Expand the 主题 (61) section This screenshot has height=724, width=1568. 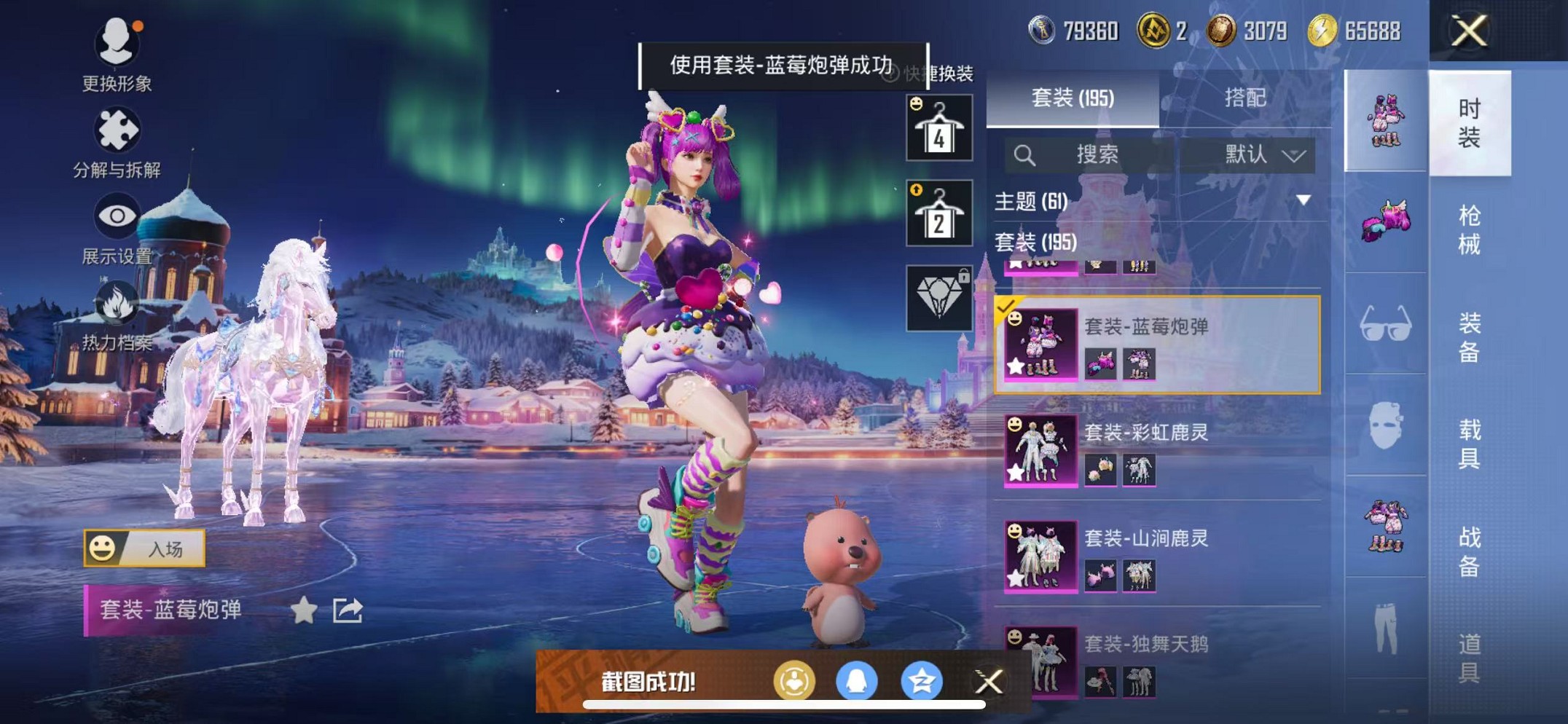point(1303,200)
